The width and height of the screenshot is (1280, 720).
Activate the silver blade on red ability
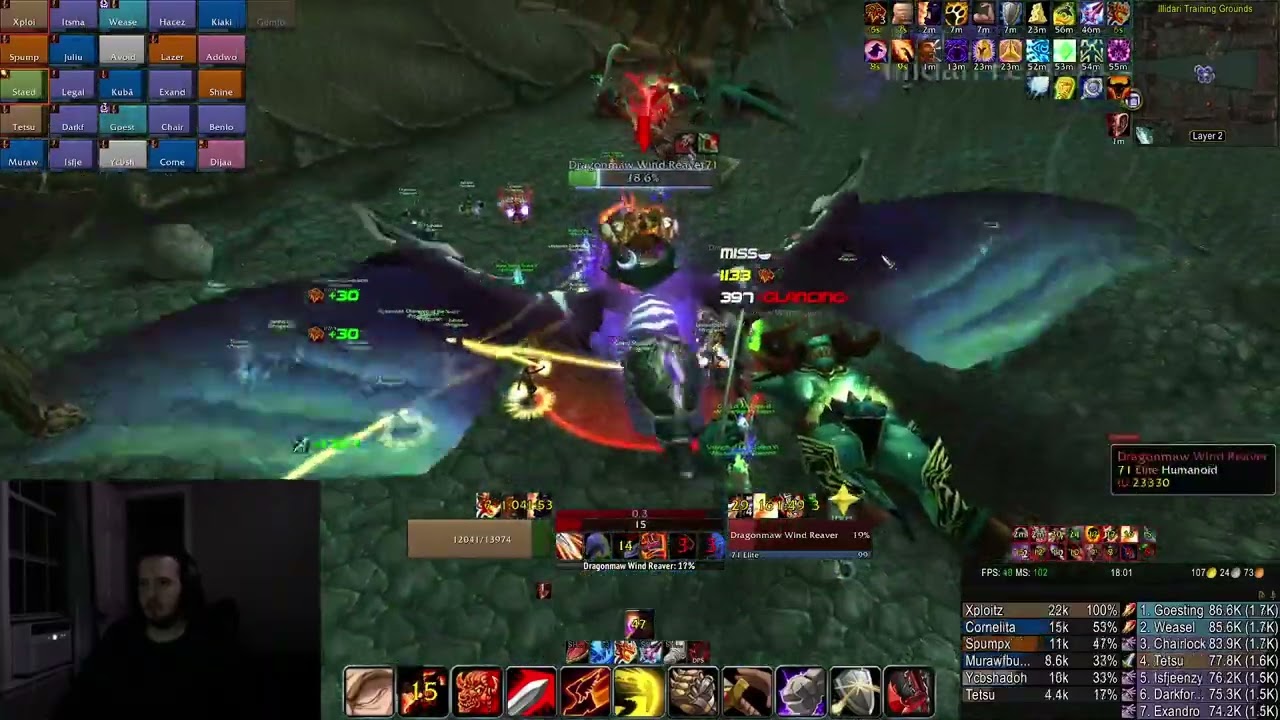pos(531,692)
